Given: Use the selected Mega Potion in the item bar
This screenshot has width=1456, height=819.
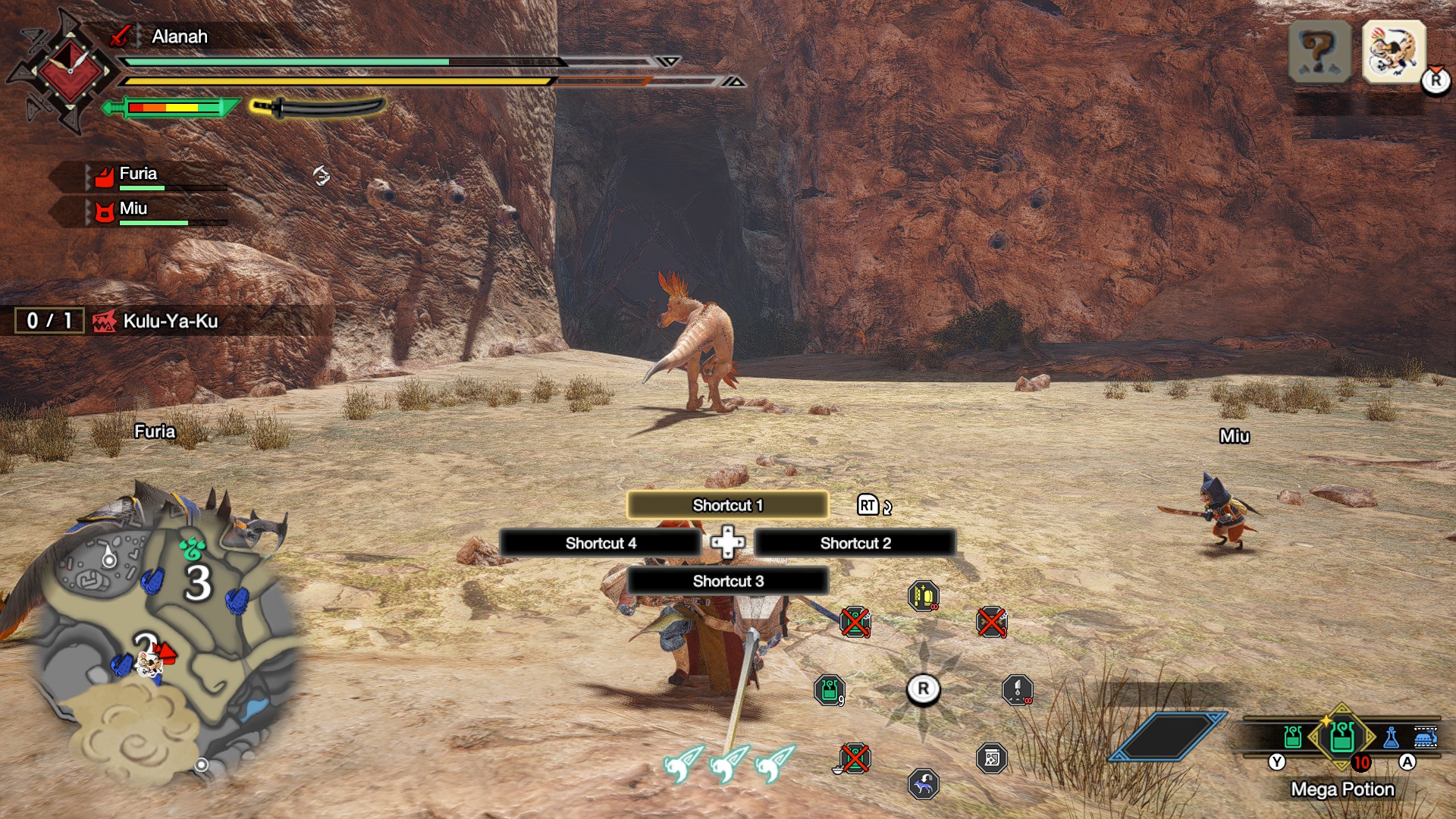Looking at the screenshot, I should click(1341, 736).
